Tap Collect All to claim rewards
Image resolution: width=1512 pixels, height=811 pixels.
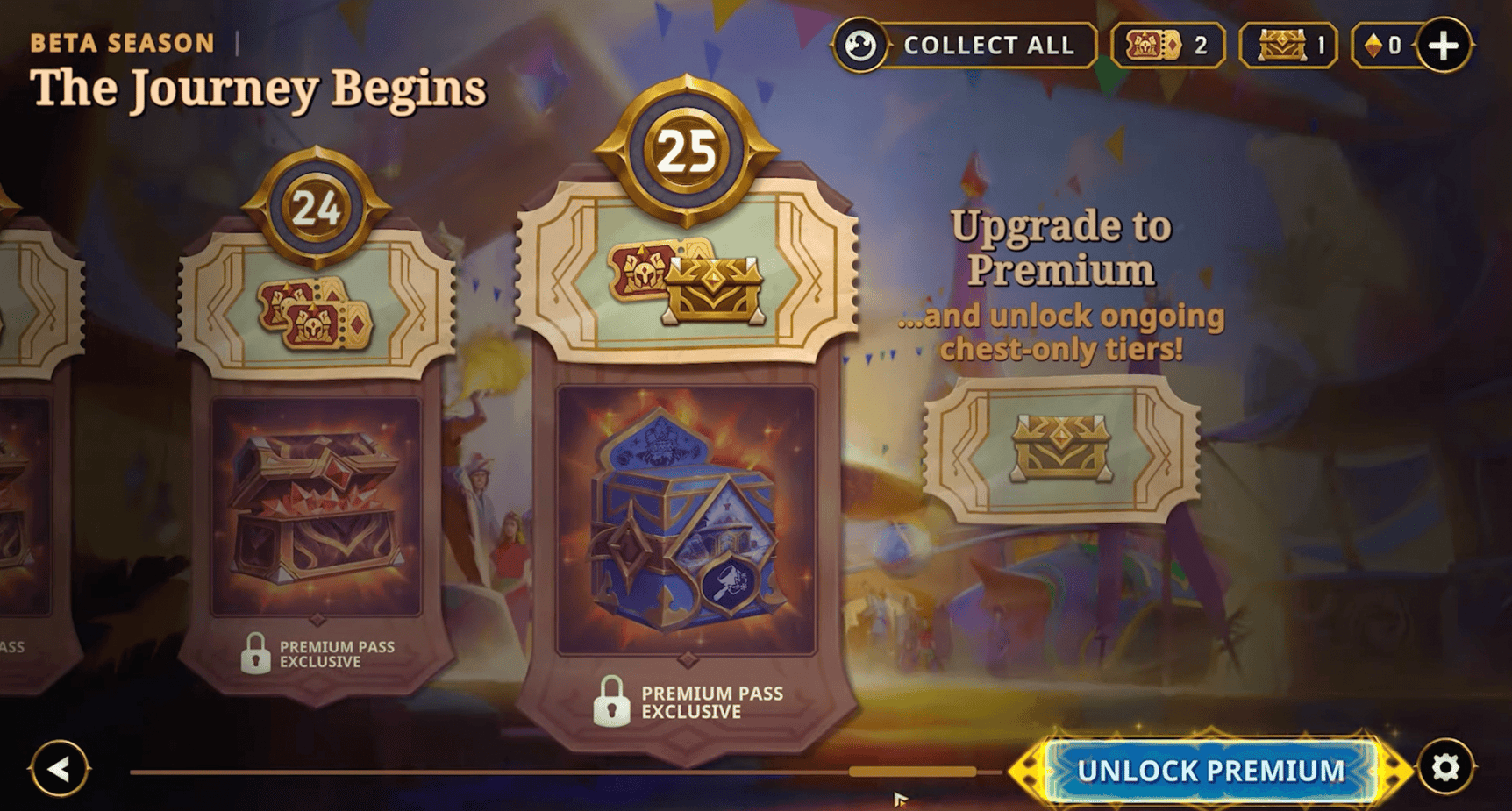pos(988,46)
